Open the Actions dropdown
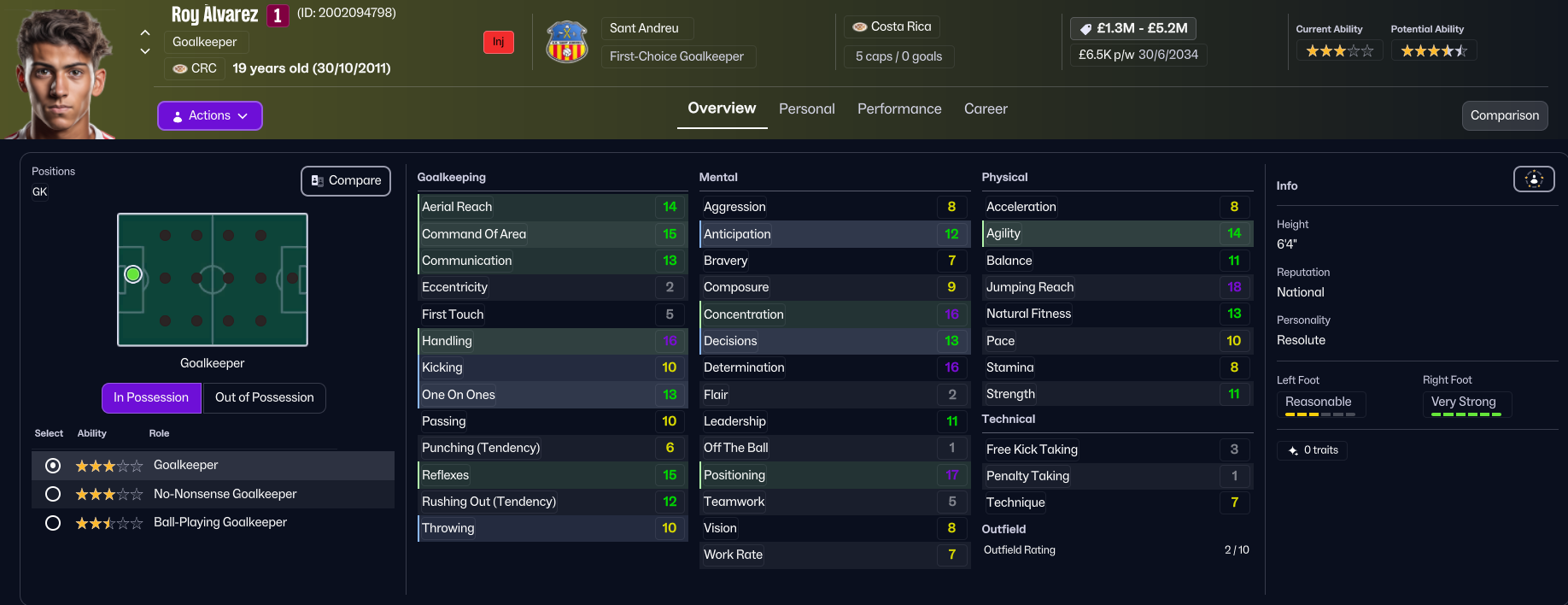 point(209,115)
